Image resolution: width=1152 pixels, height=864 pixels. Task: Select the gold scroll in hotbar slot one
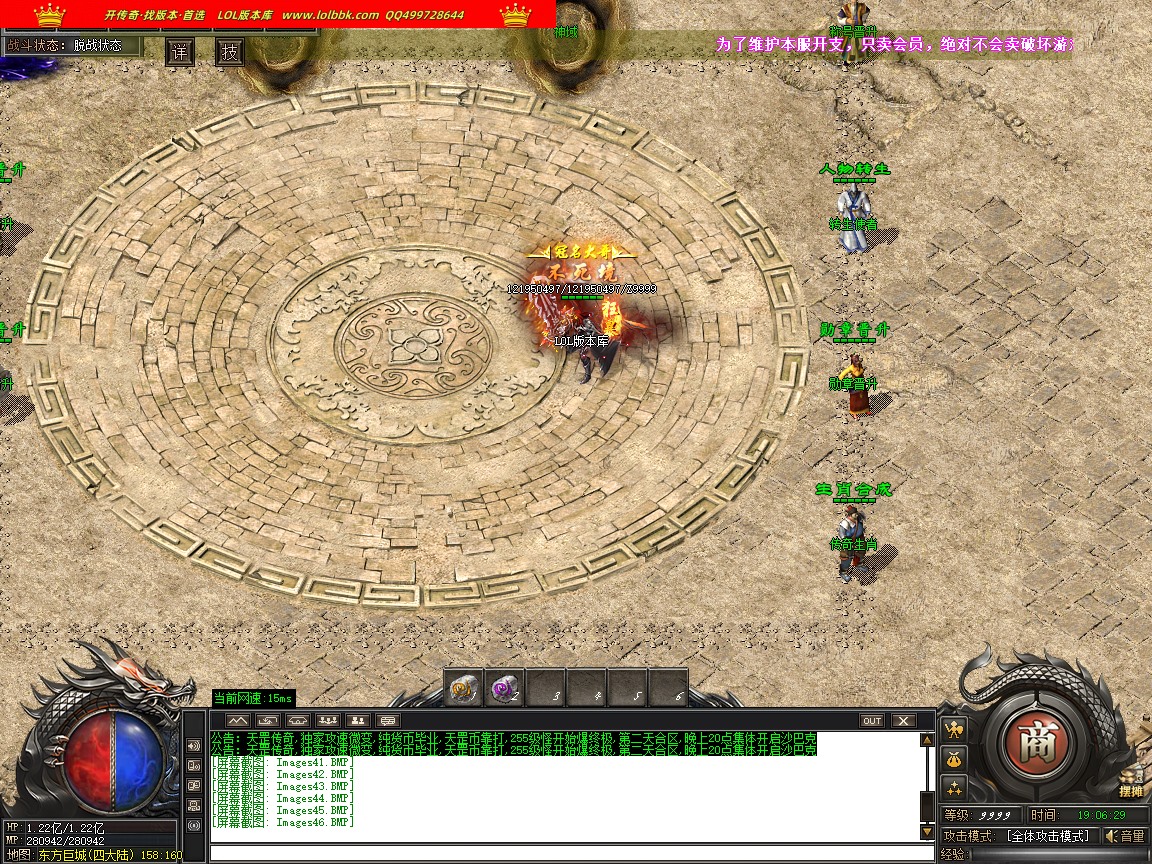point(463,689)
